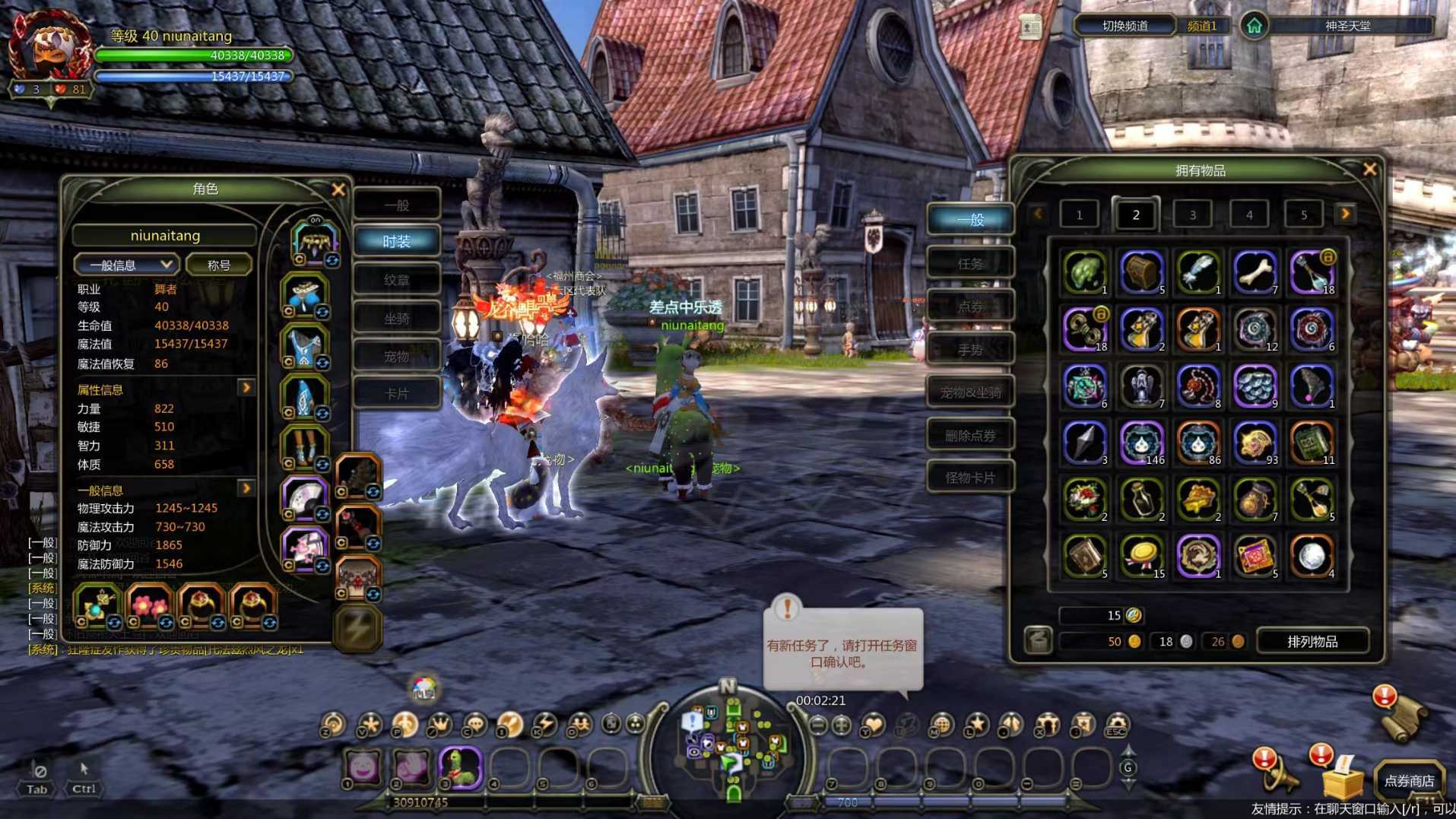Go to inventory page 5
Image resolution: width=1456 pixels, height=819 pixels.
point(1303,215)
